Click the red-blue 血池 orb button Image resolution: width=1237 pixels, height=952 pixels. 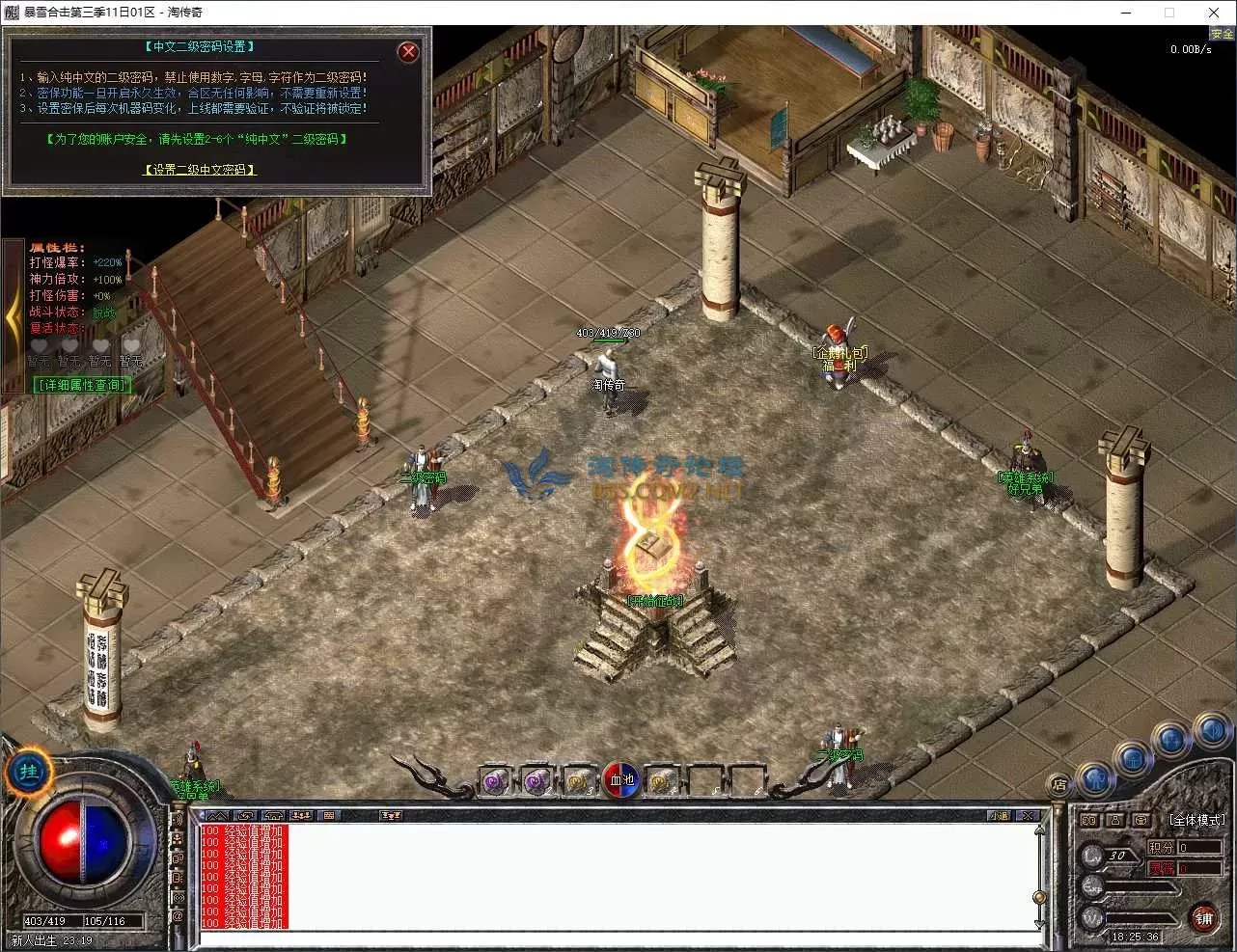[621, 780]
